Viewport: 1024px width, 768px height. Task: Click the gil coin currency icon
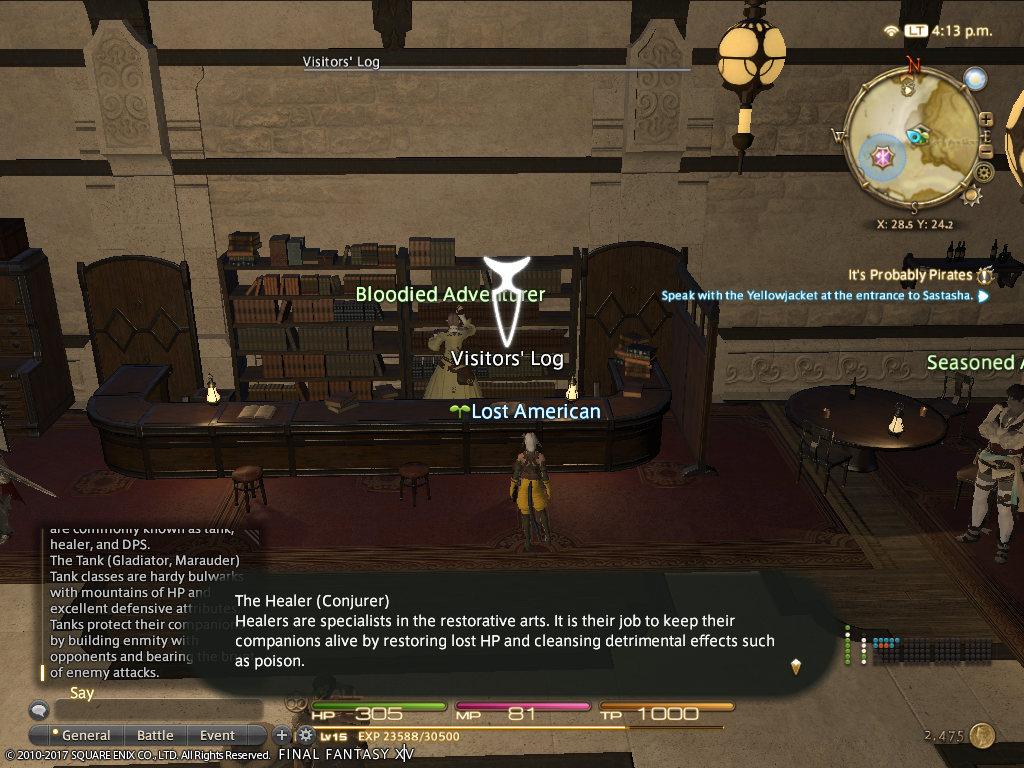pos(982,736)
